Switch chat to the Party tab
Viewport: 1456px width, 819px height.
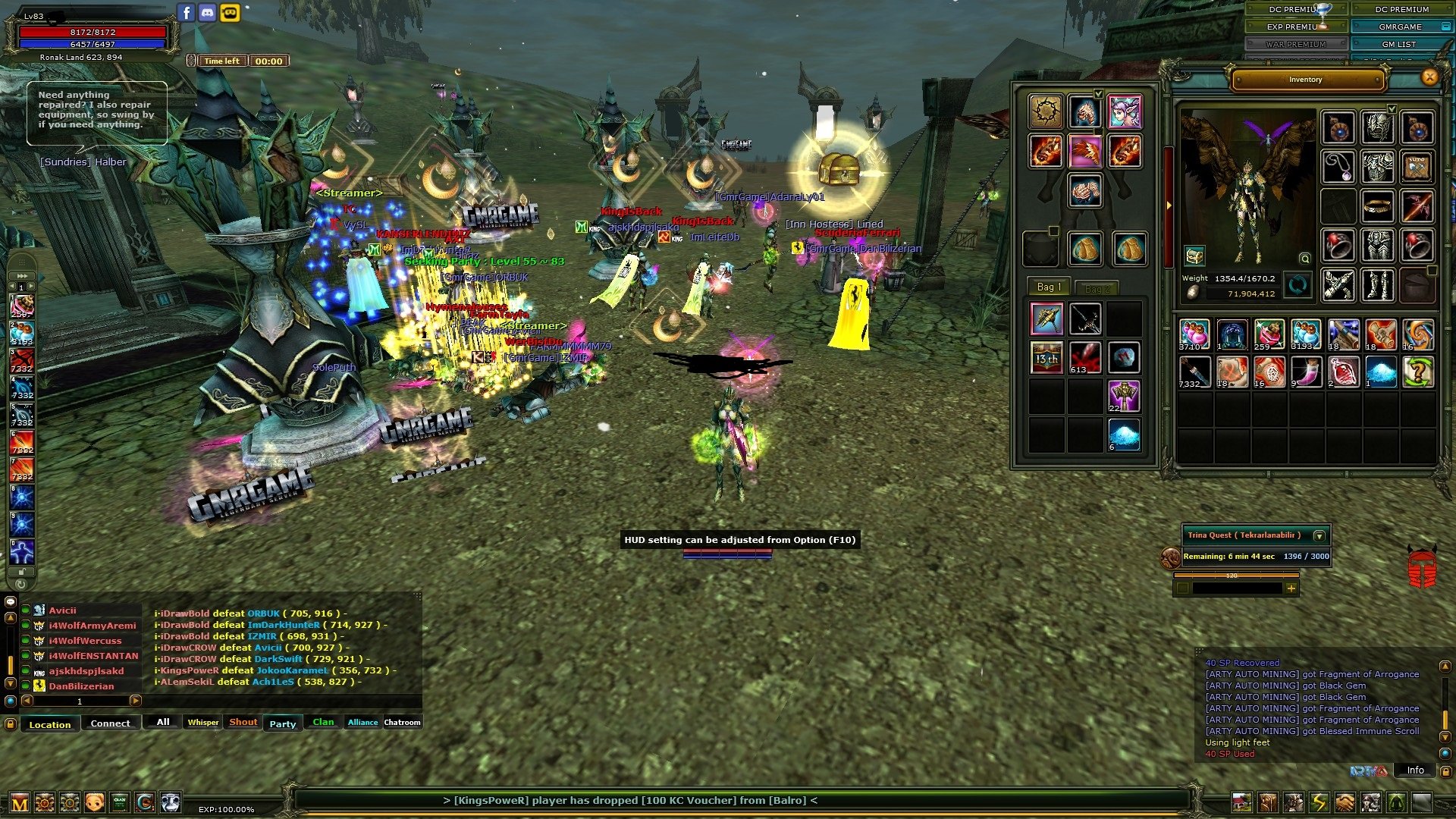(282, 723)
